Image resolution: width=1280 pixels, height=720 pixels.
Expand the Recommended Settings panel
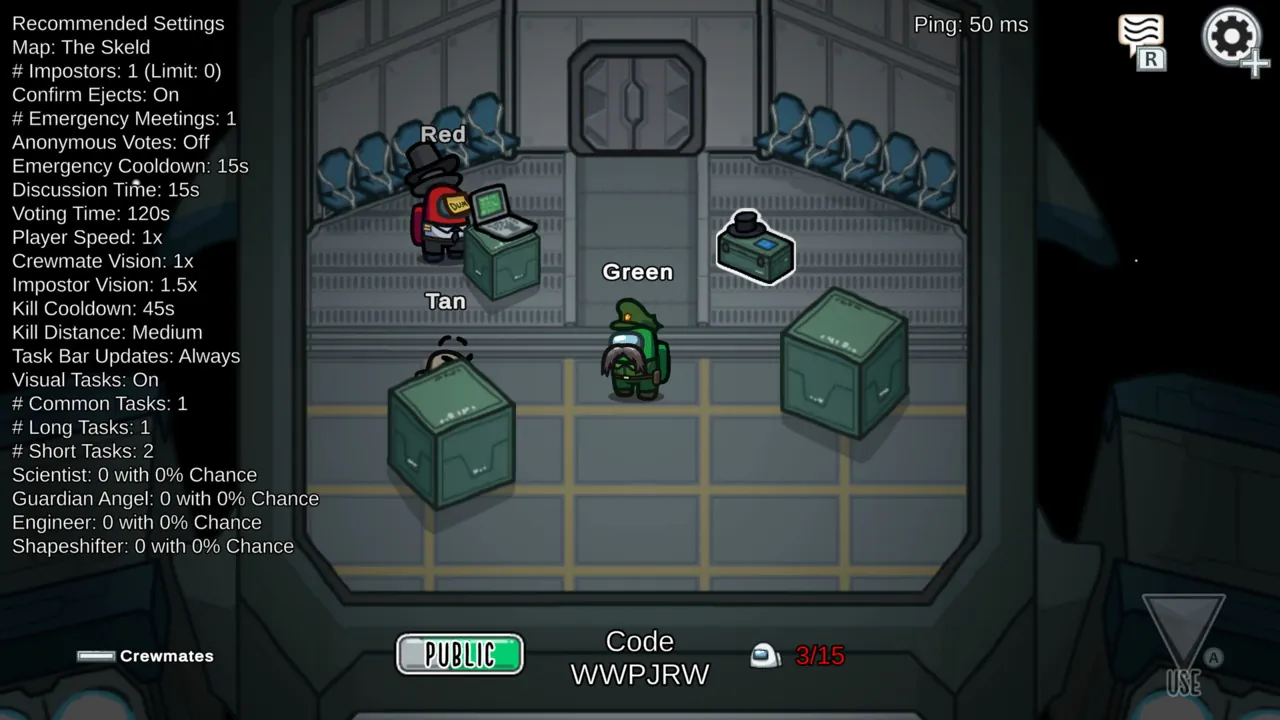(x=118, y=23)
